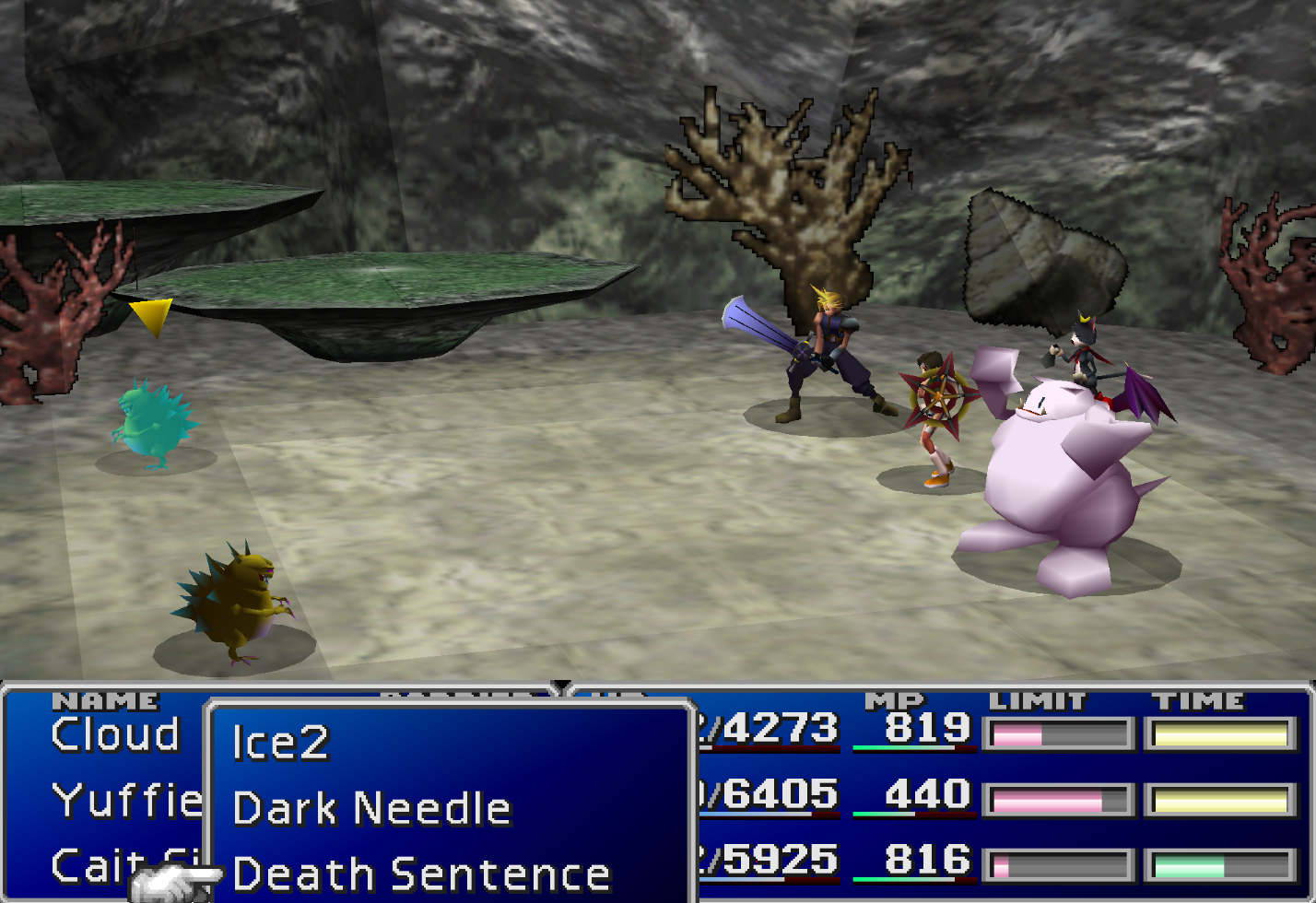The width and height of the screenshot is (1316, 903).
Task: Pick Yuffie's name in the party list
Action: point(126,801)
